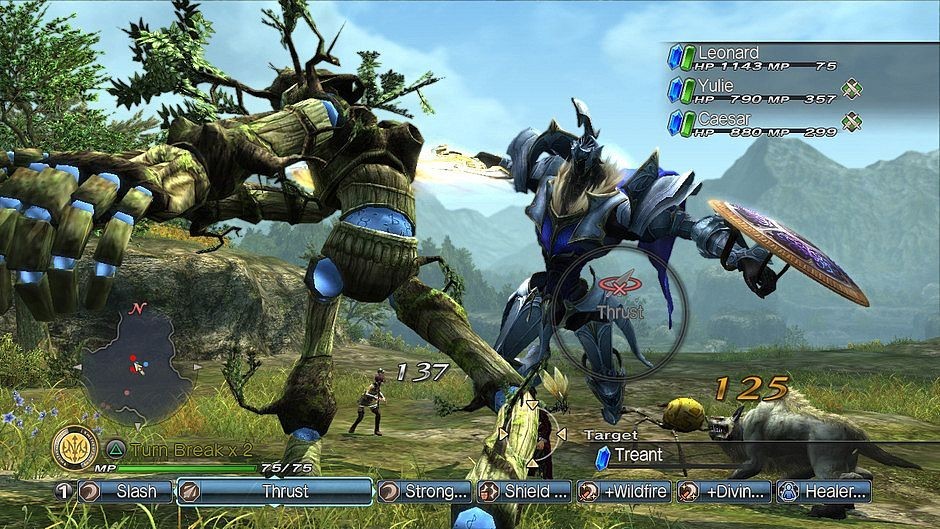The height and width of the screenshot is (529, 940).
Task: Cast the Healer... spell slot
Action: tap(824, 491)
